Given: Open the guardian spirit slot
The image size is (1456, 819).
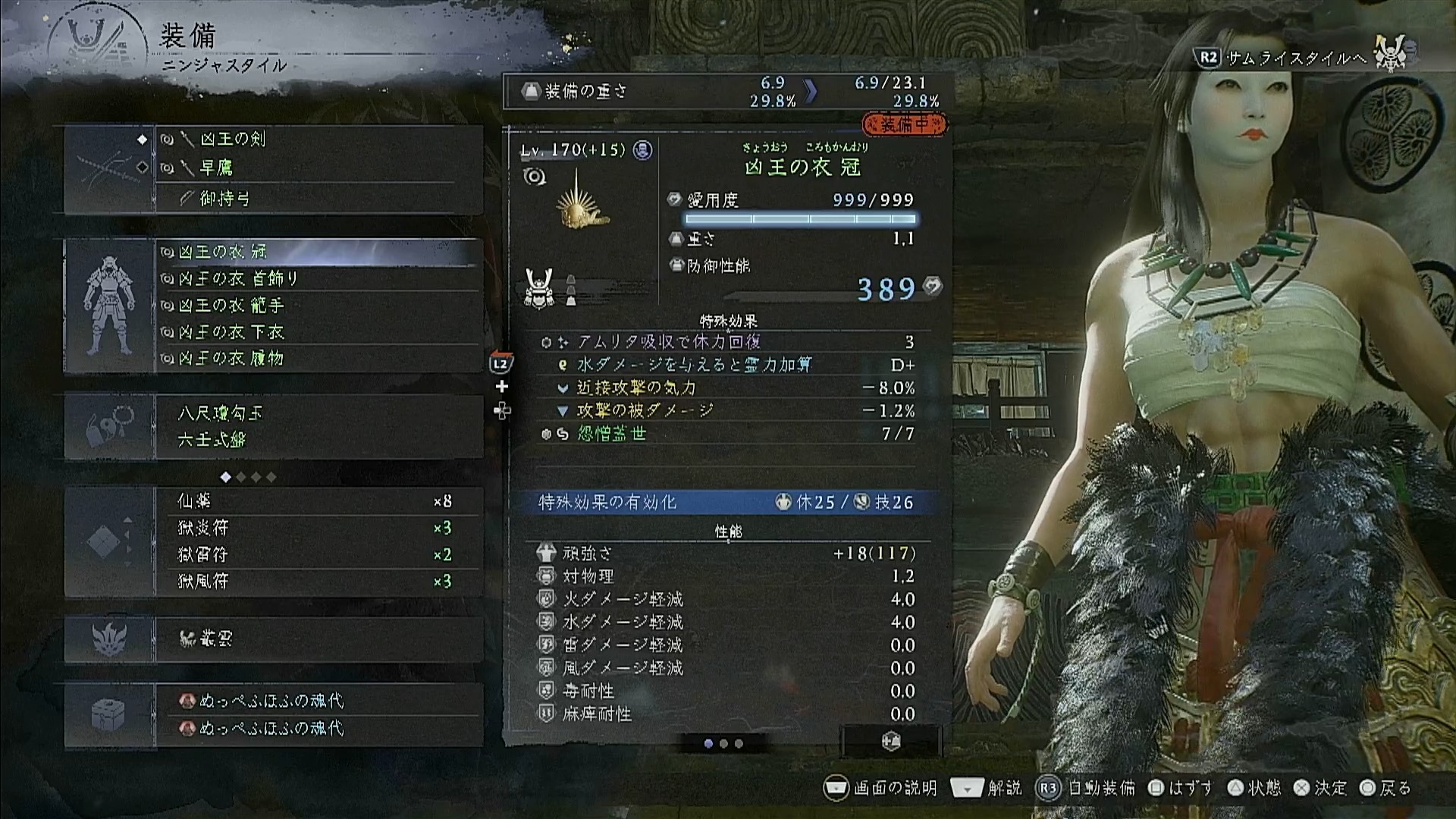Looking at the screenshot, I should point(318,639).
